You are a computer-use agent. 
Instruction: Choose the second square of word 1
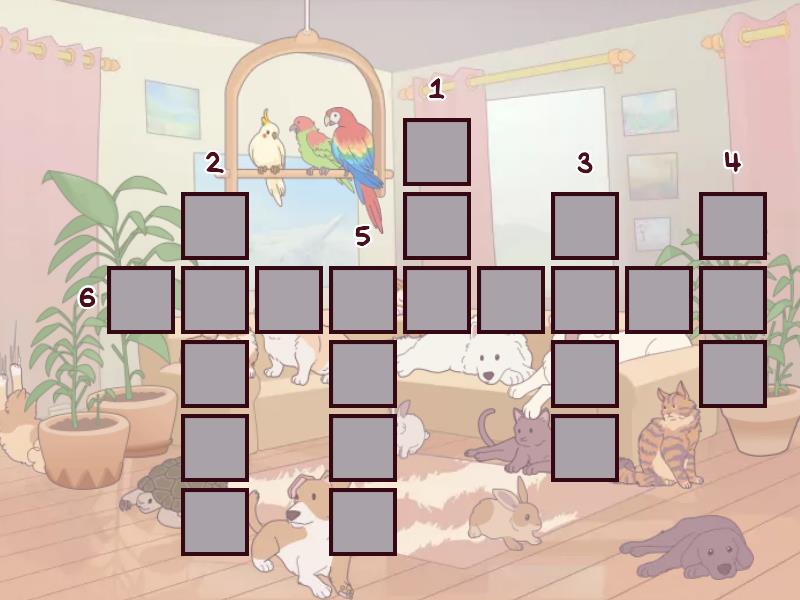[x=437, y=226]
